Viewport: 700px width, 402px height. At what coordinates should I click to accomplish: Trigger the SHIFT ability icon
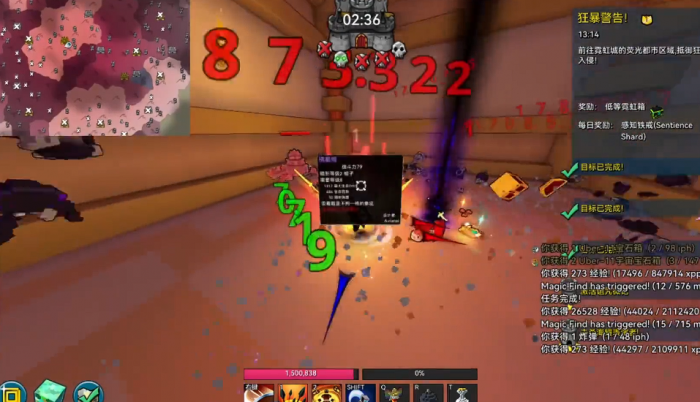(358, 393)
